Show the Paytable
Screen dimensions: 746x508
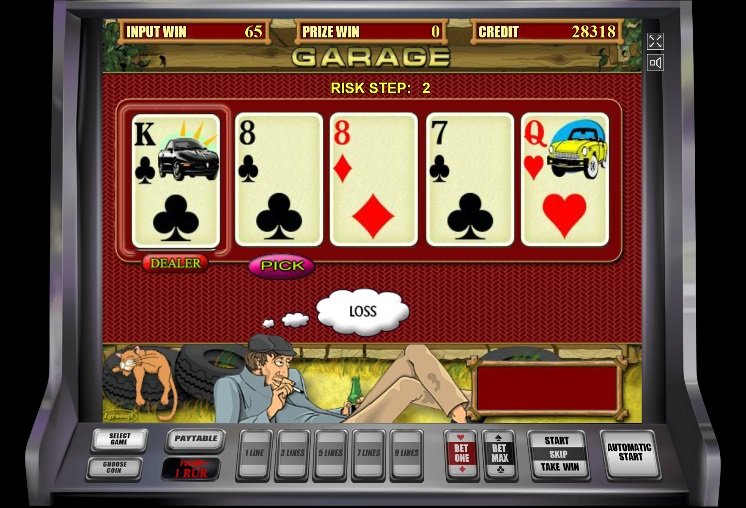(x=194, y=439)
